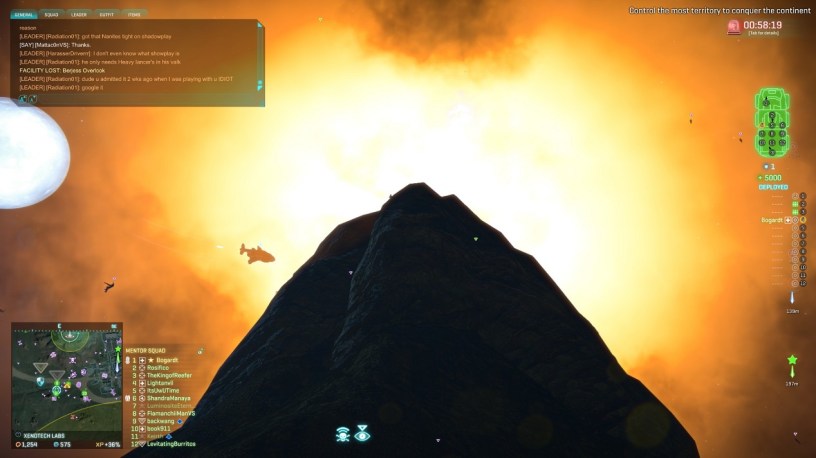This screenshot has height=458, width=816.
Task: Switch to the Items chat tab
Action: pos(134,15)
